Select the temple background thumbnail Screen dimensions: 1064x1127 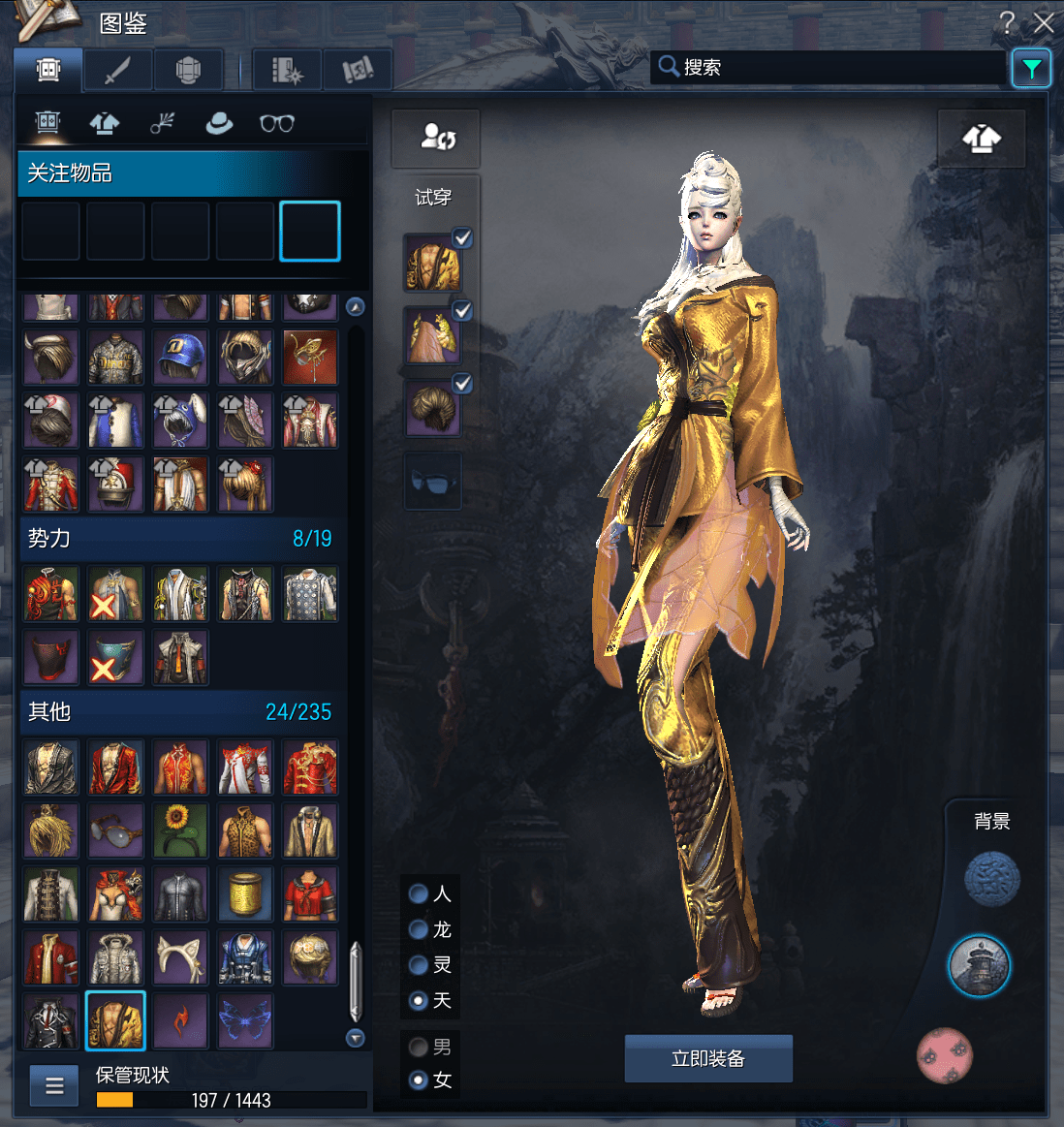pyautogui.click(x=979, y=966)
